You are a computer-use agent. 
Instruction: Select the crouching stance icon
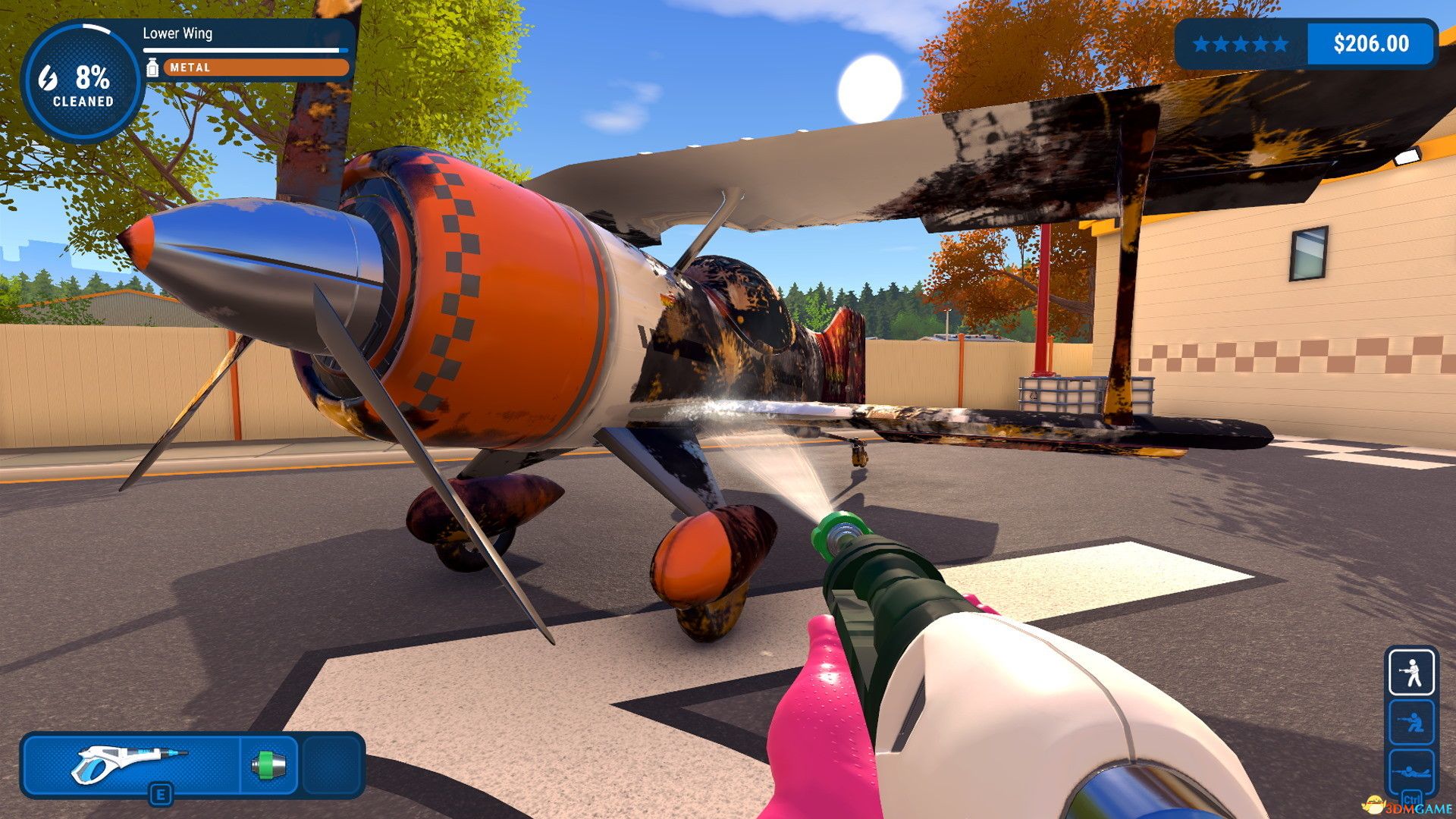click(x=1410, y=722)
